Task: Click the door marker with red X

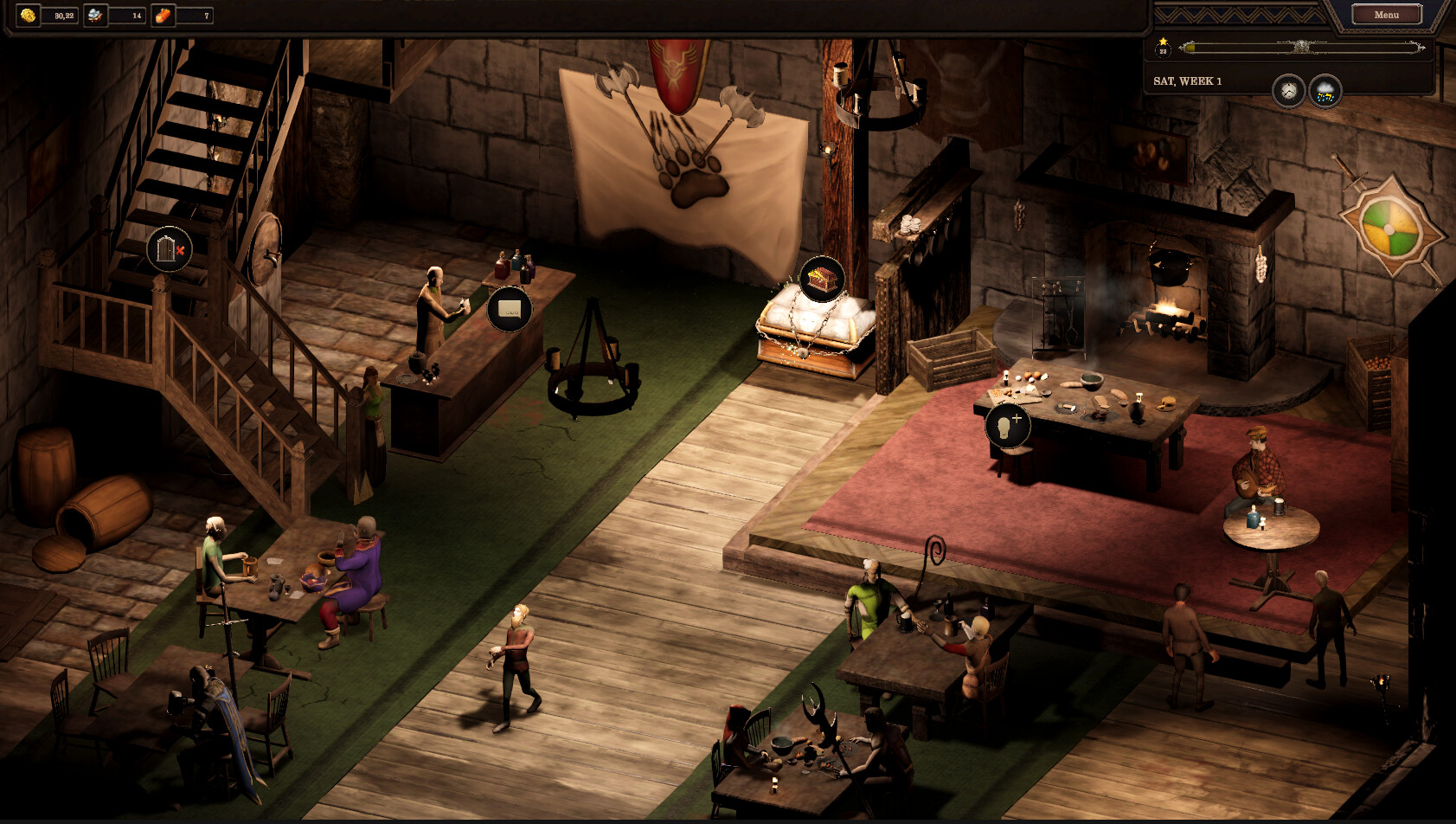Action: click(169, 249)
